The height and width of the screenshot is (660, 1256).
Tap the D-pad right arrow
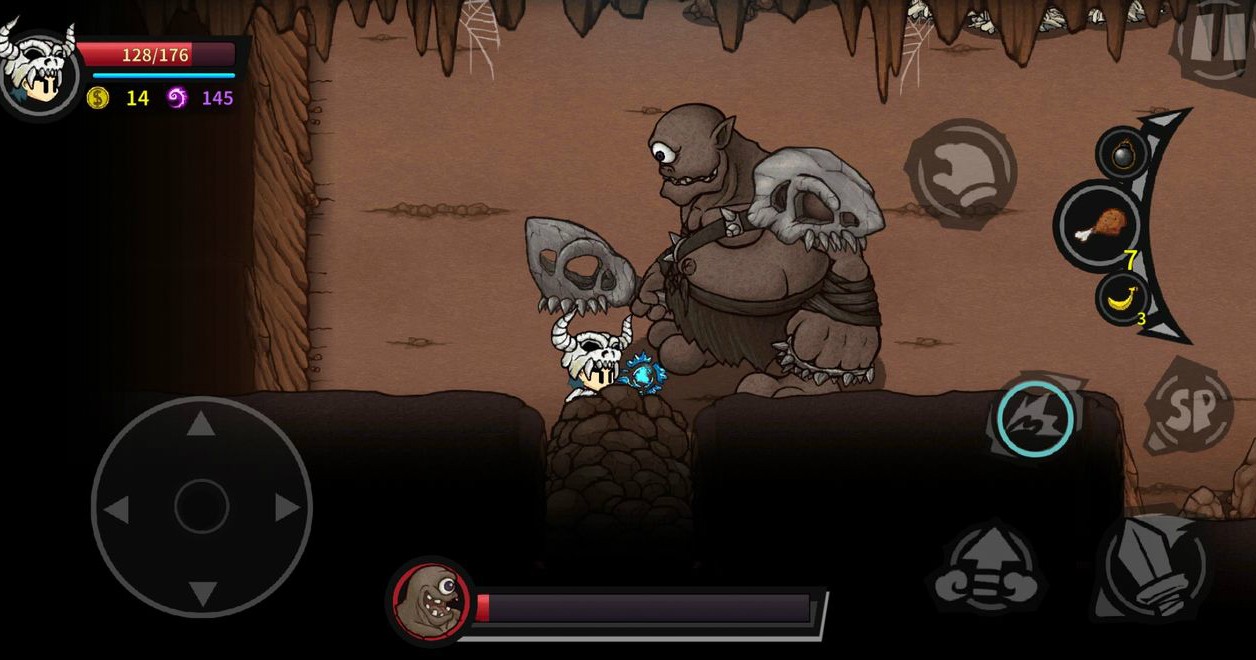click(x=287, y=508)
